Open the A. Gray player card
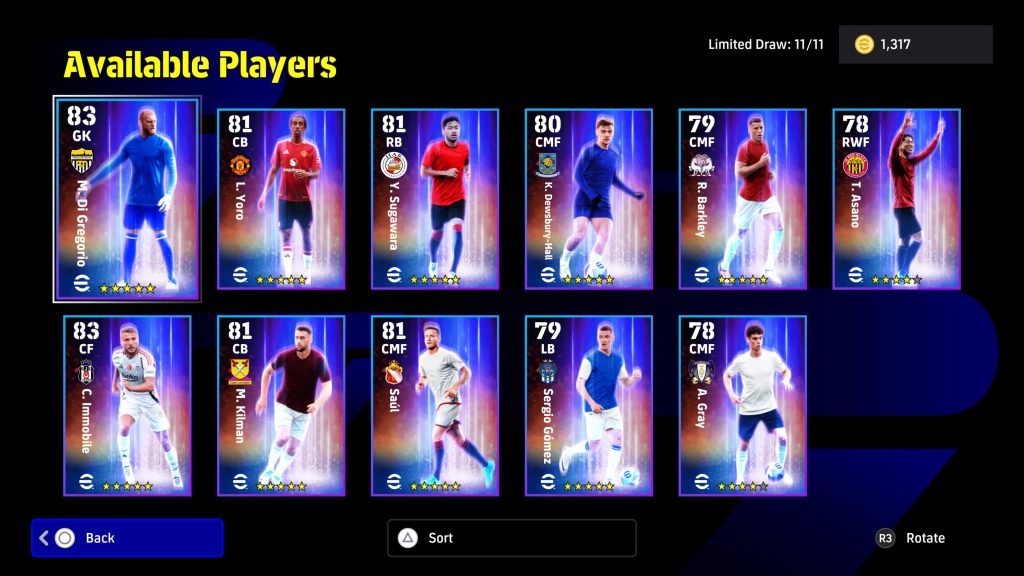The height and width of the screenshot is (576, 1024). pos(743,405)
